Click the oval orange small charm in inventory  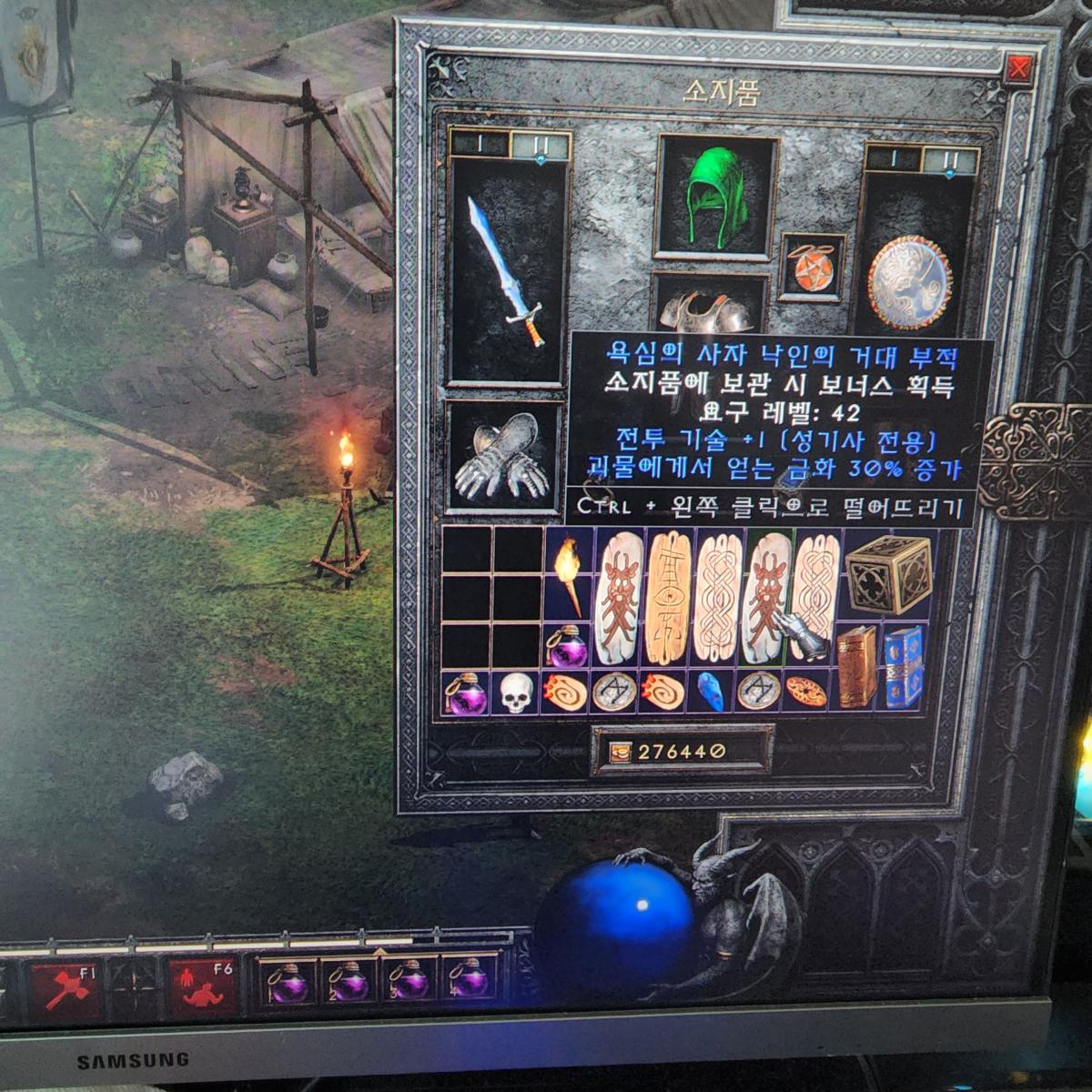point(805,693)
